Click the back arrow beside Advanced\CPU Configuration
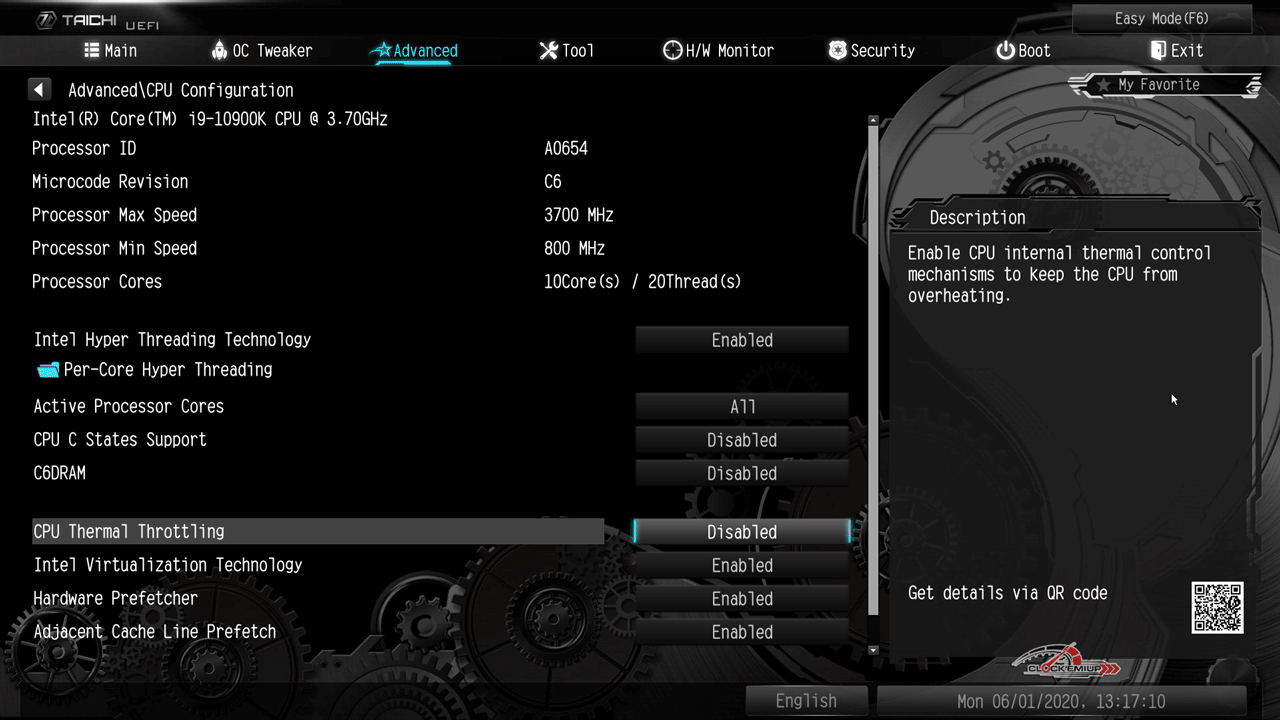Viewport: 1280px width, 720px height. point(39,90)
